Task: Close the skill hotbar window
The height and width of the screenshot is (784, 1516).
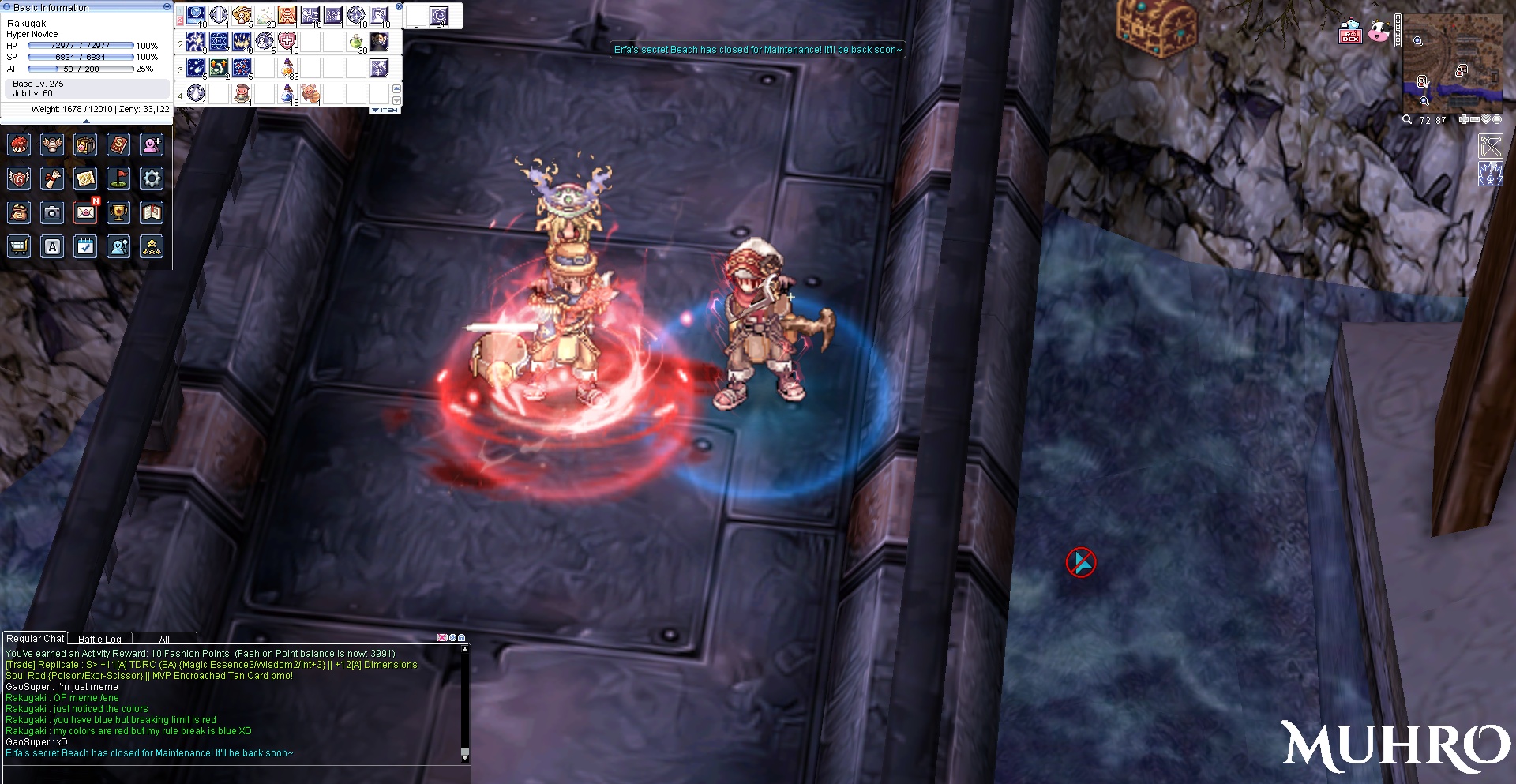Action: click(399, 6)
